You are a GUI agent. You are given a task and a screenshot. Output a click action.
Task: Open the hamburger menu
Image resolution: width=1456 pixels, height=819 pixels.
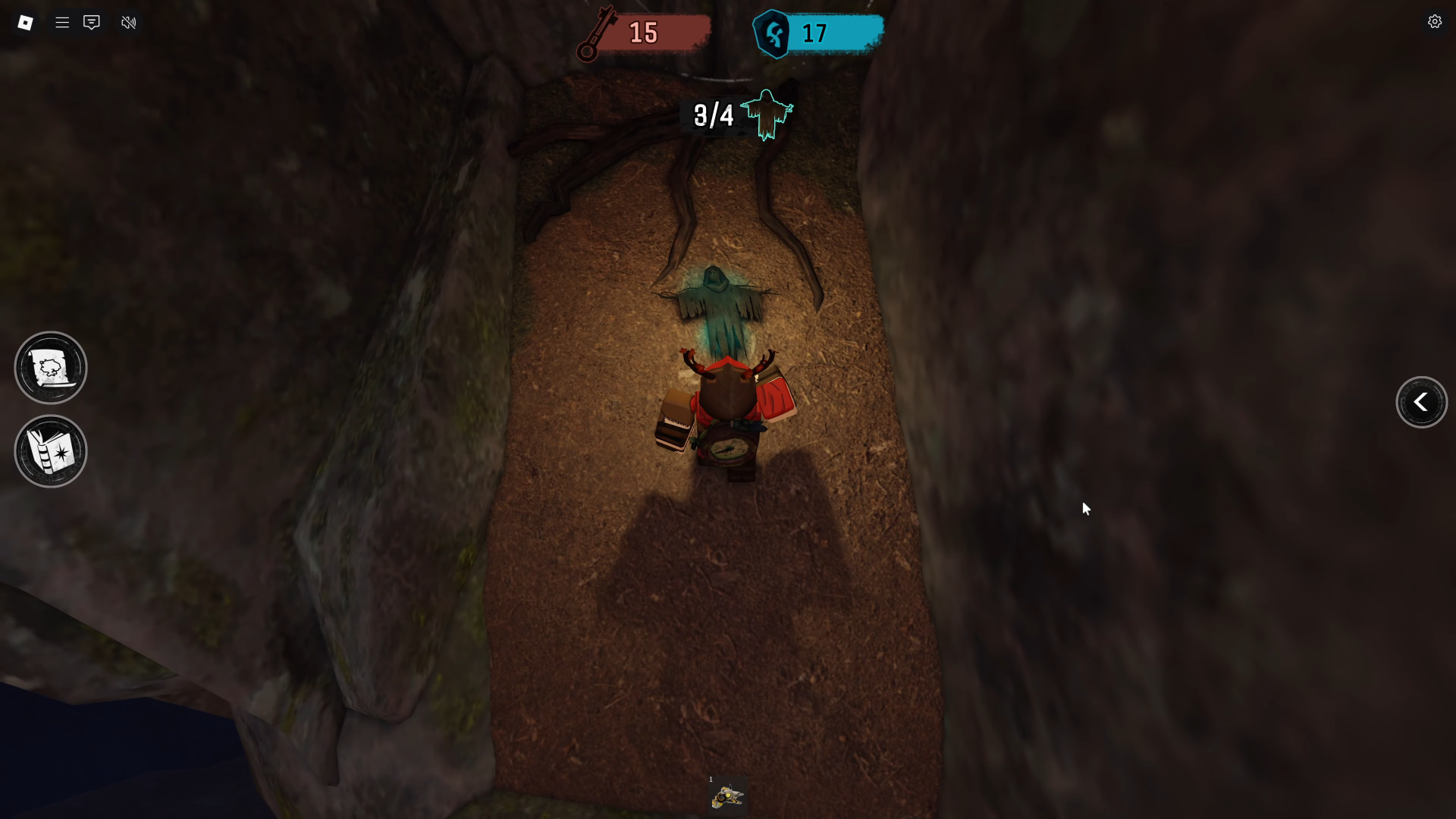[63, 22]
